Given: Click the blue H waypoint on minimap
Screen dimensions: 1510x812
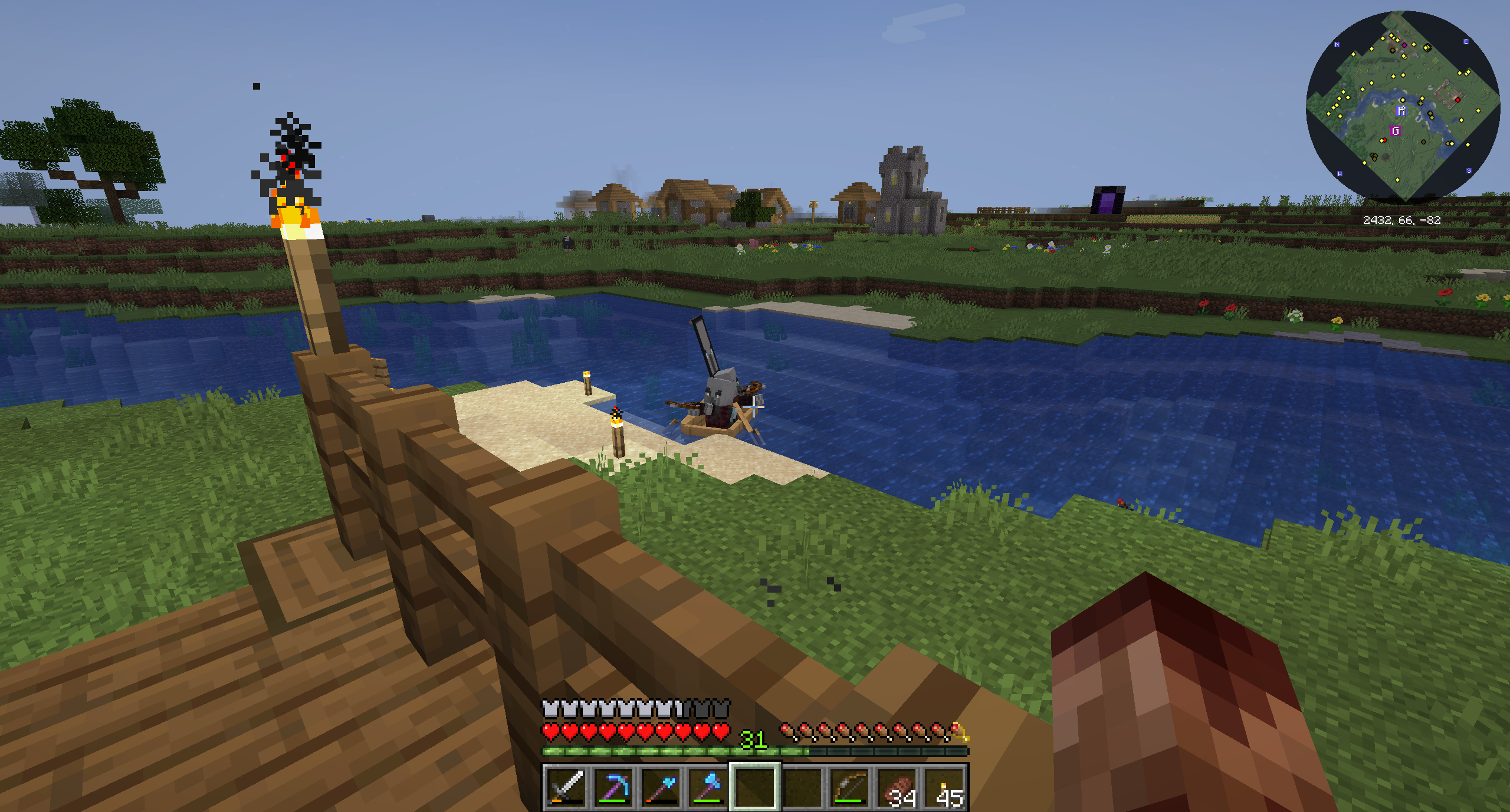Looking at the screenshot, I should coord(1401,111).
